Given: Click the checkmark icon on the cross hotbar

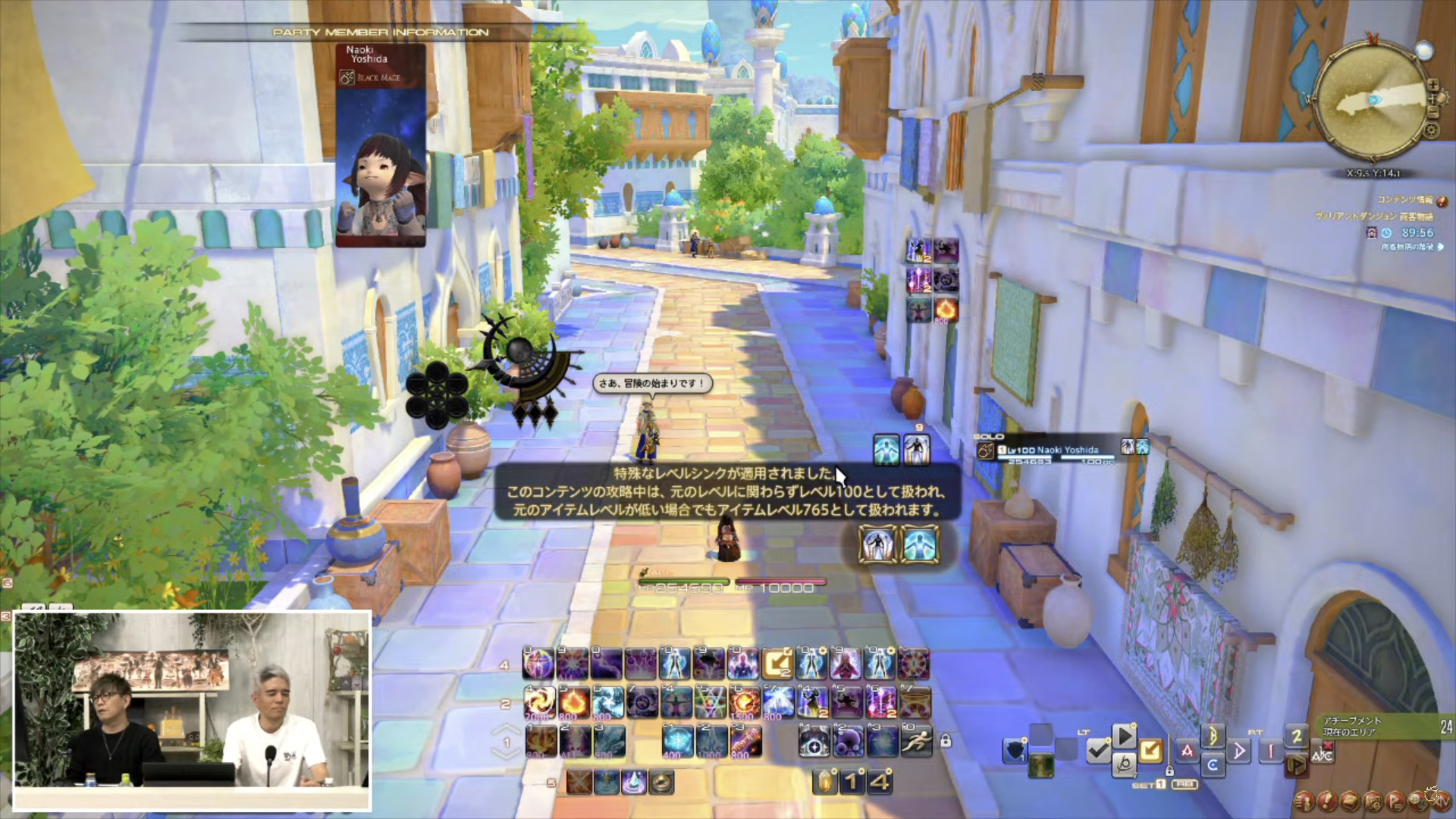Looking at the screenshot, I should 1098,751.
